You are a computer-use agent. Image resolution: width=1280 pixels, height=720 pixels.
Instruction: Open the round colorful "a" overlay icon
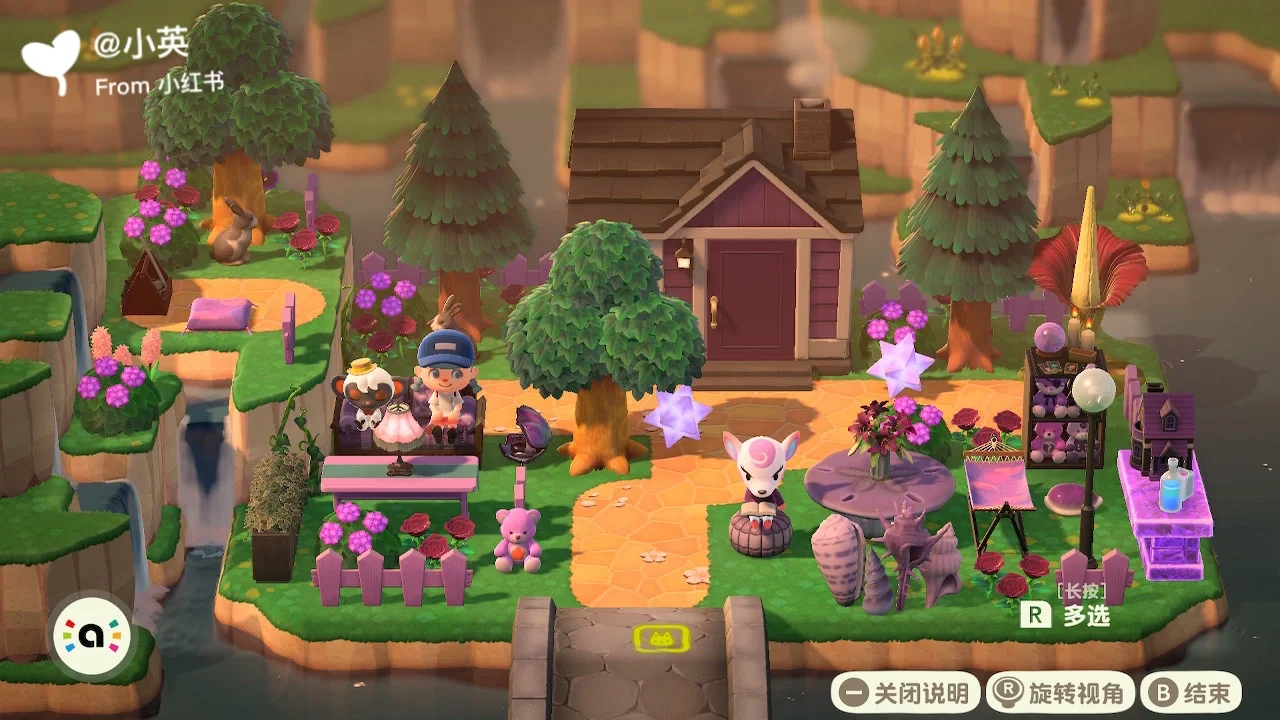(x=90, y=636)
